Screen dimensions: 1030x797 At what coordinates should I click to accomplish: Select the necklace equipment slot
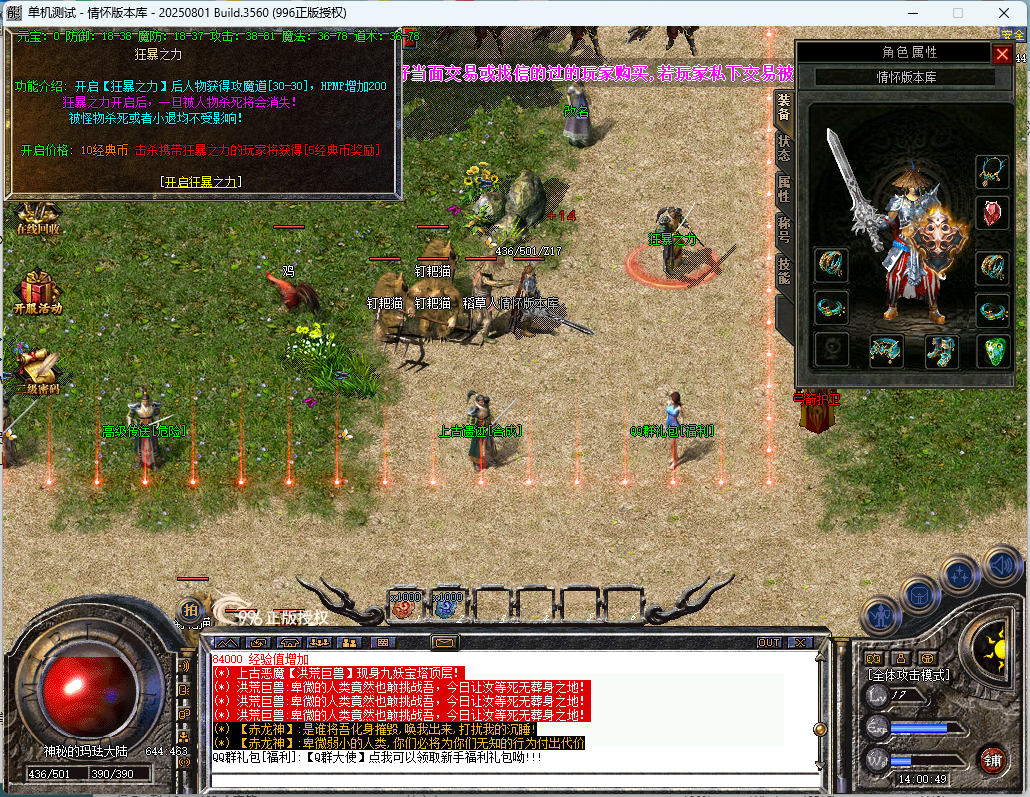click(x=992, y=171)
